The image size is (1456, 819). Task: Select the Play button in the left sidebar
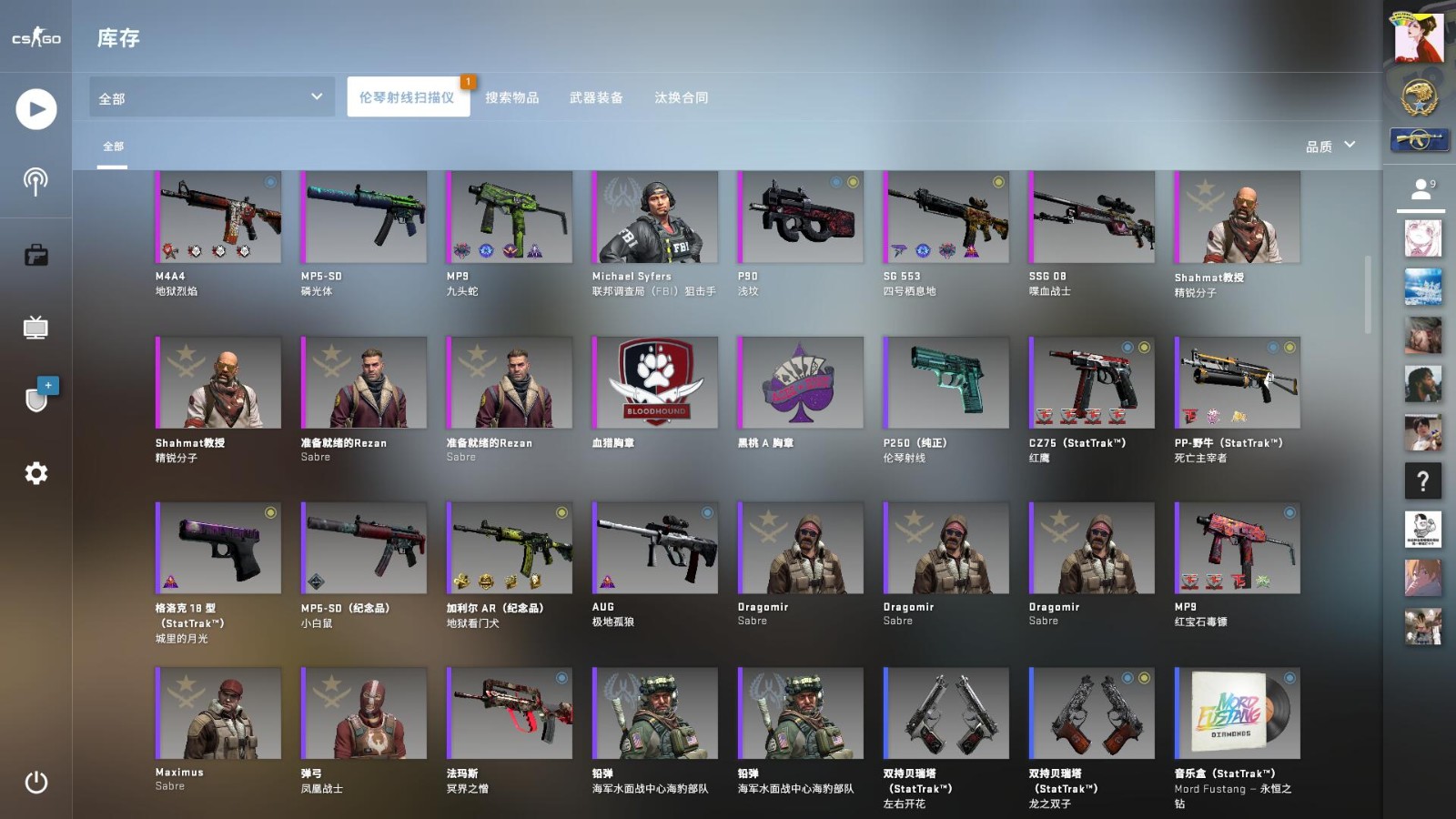point(35,108)
